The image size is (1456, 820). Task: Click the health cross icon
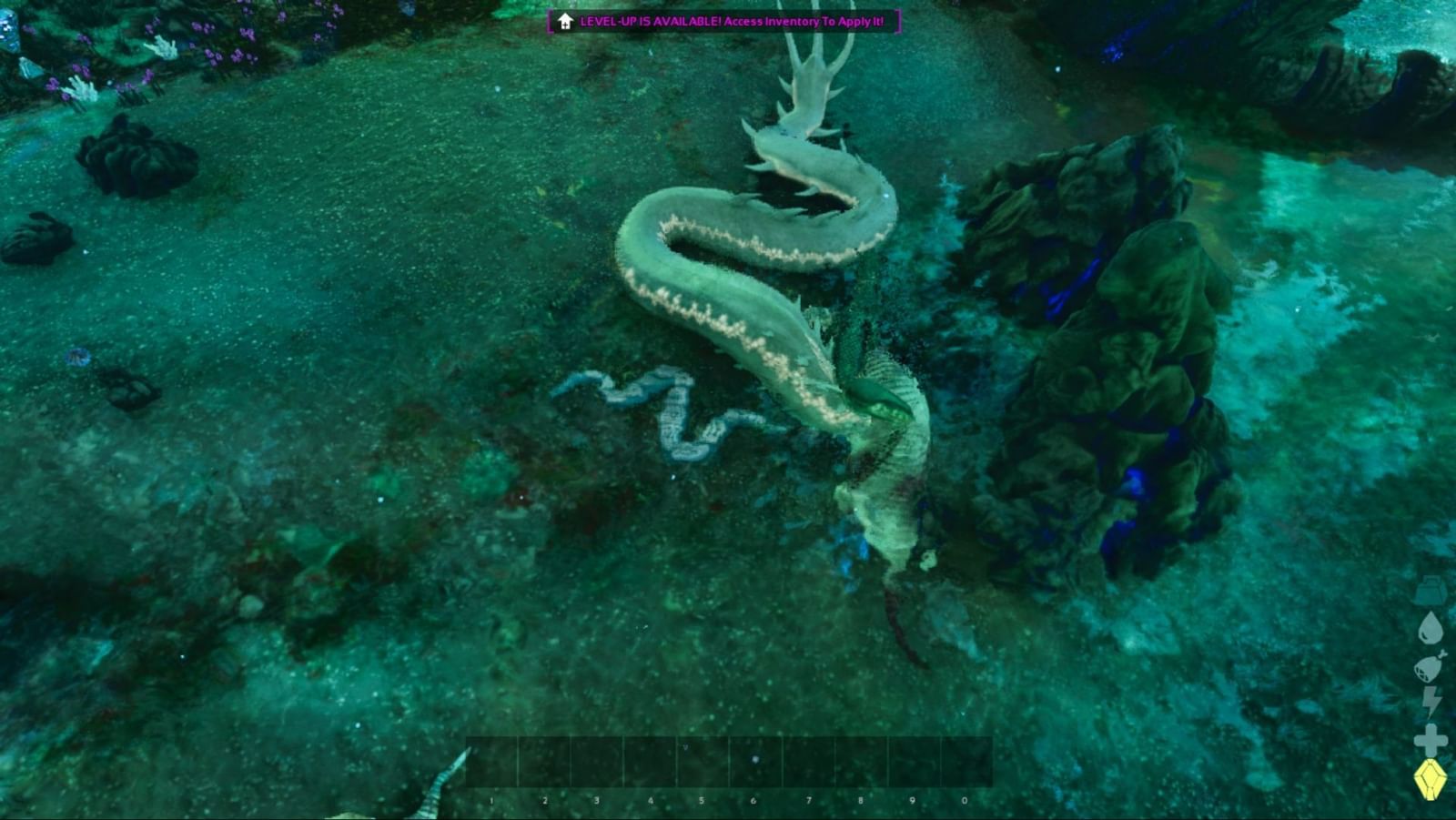(1430, 737)
